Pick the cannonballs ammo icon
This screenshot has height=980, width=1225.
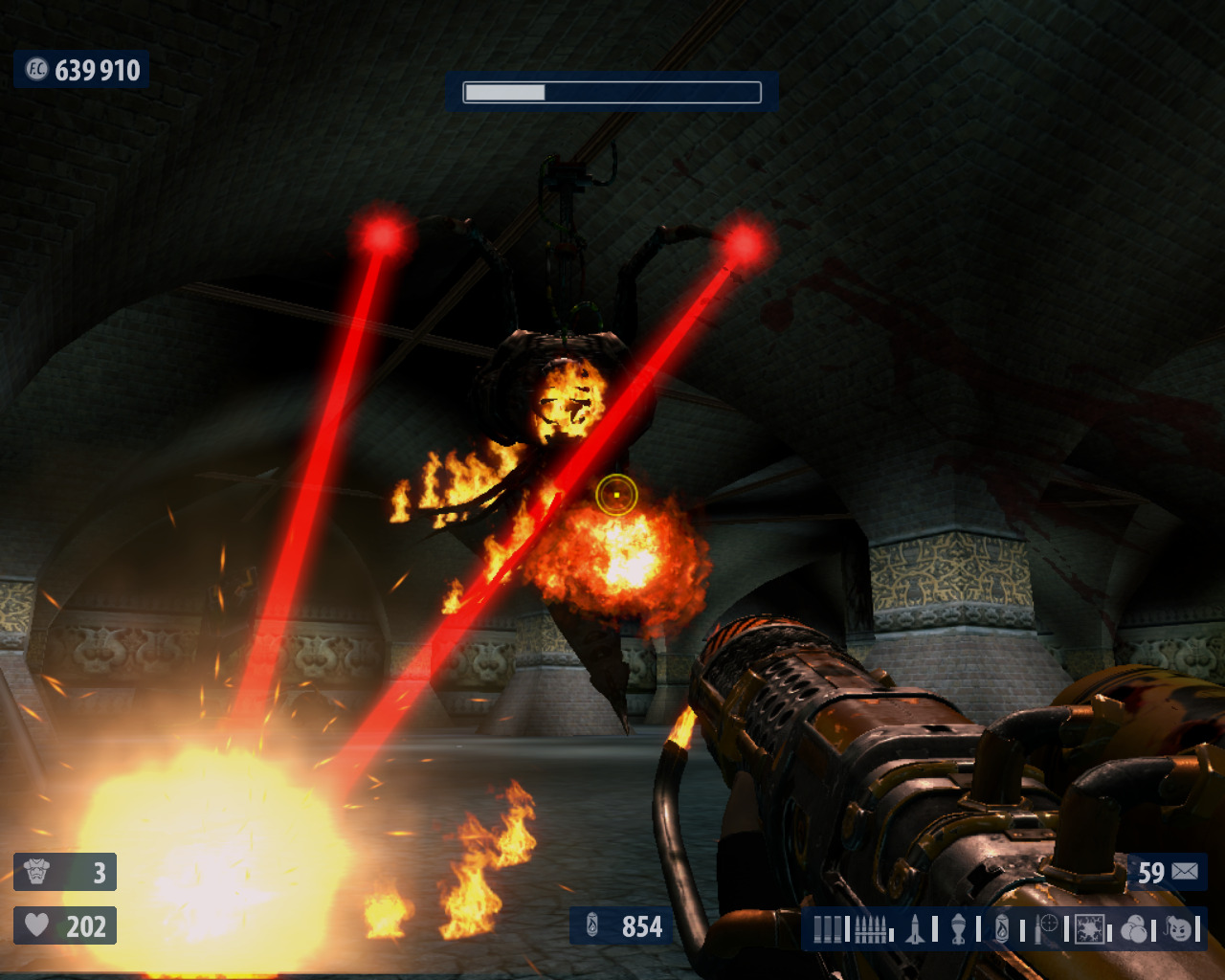pos(1134,929)
